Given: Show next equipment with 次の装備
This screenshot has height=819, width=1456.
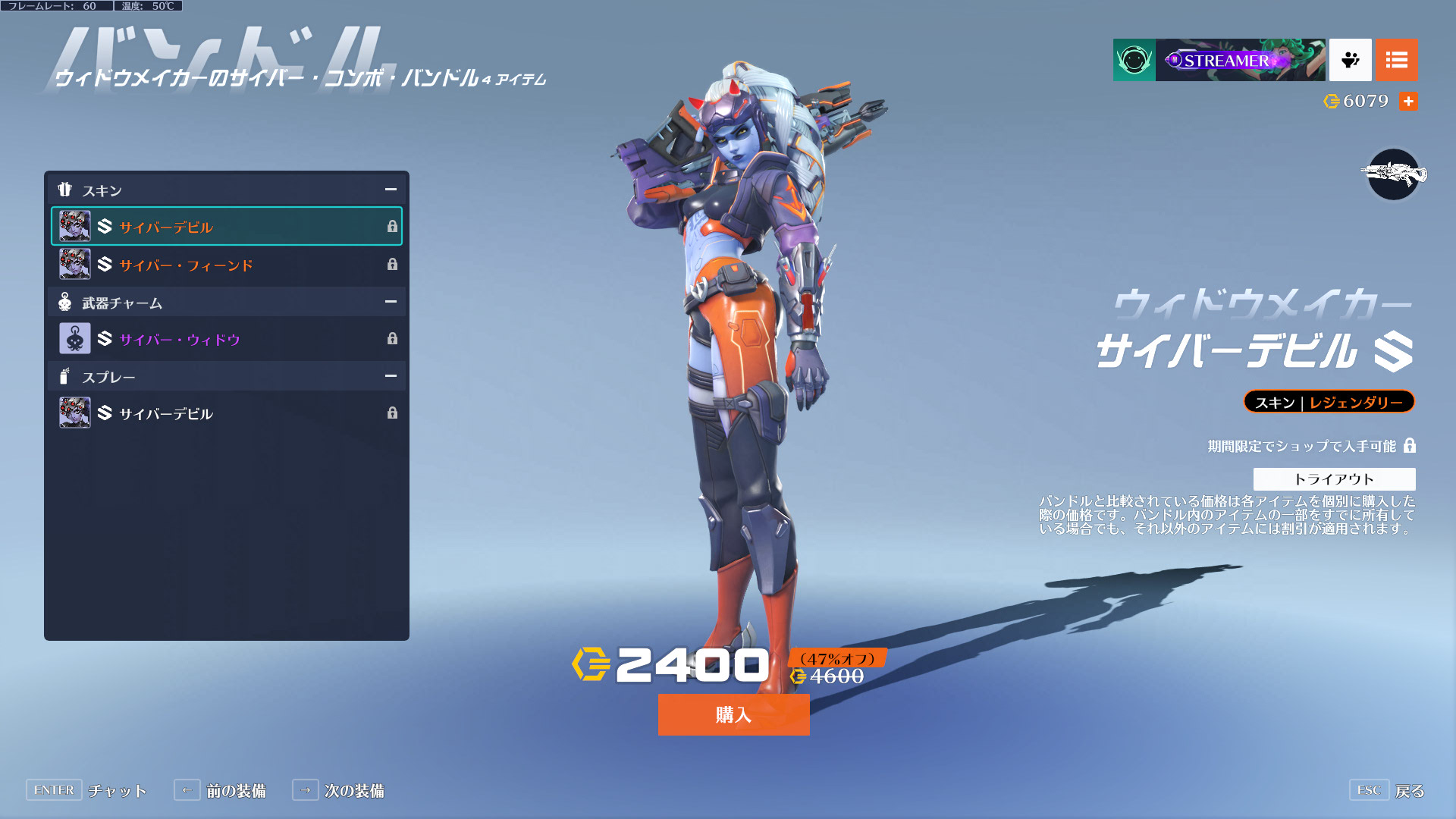Looking at the screenshot, I should tap(353, 791).
